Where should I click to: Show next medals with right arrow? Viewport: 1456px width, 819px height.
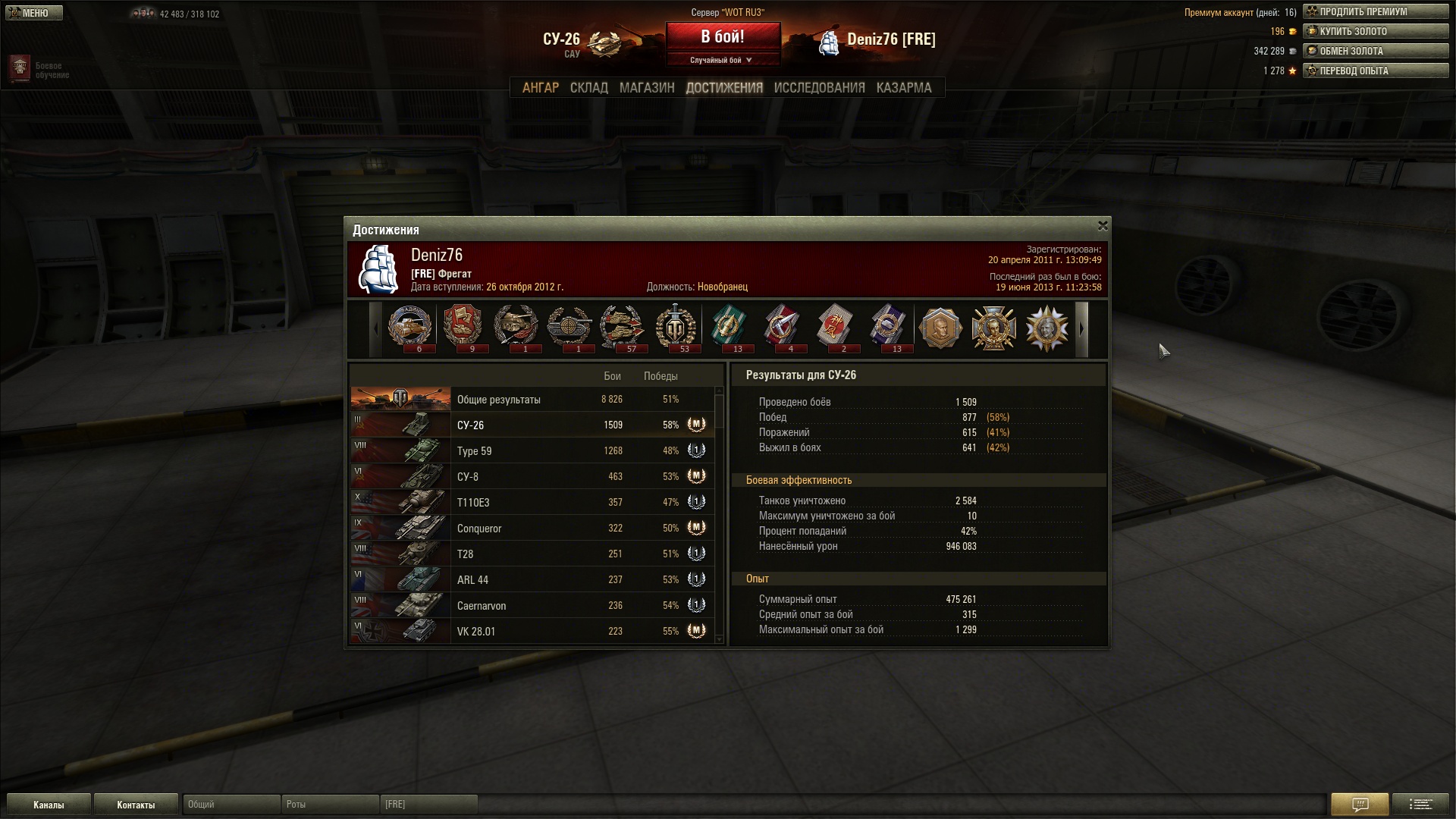pos(1082,329)
